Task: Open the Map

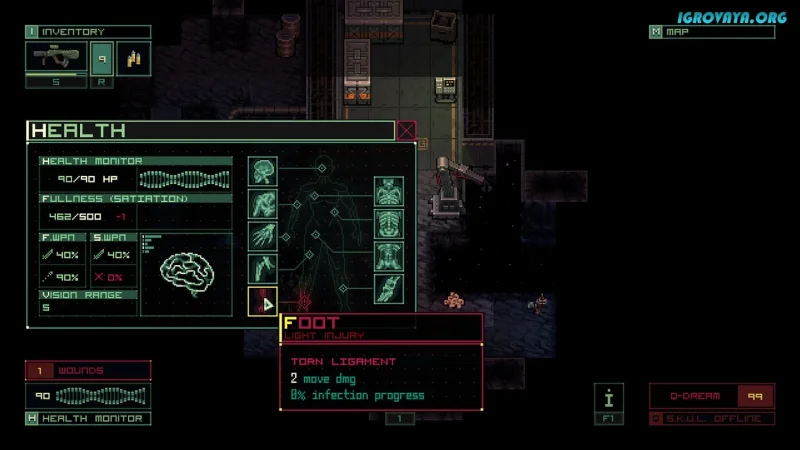Action: pyautogui.click(x=711, y=32)
